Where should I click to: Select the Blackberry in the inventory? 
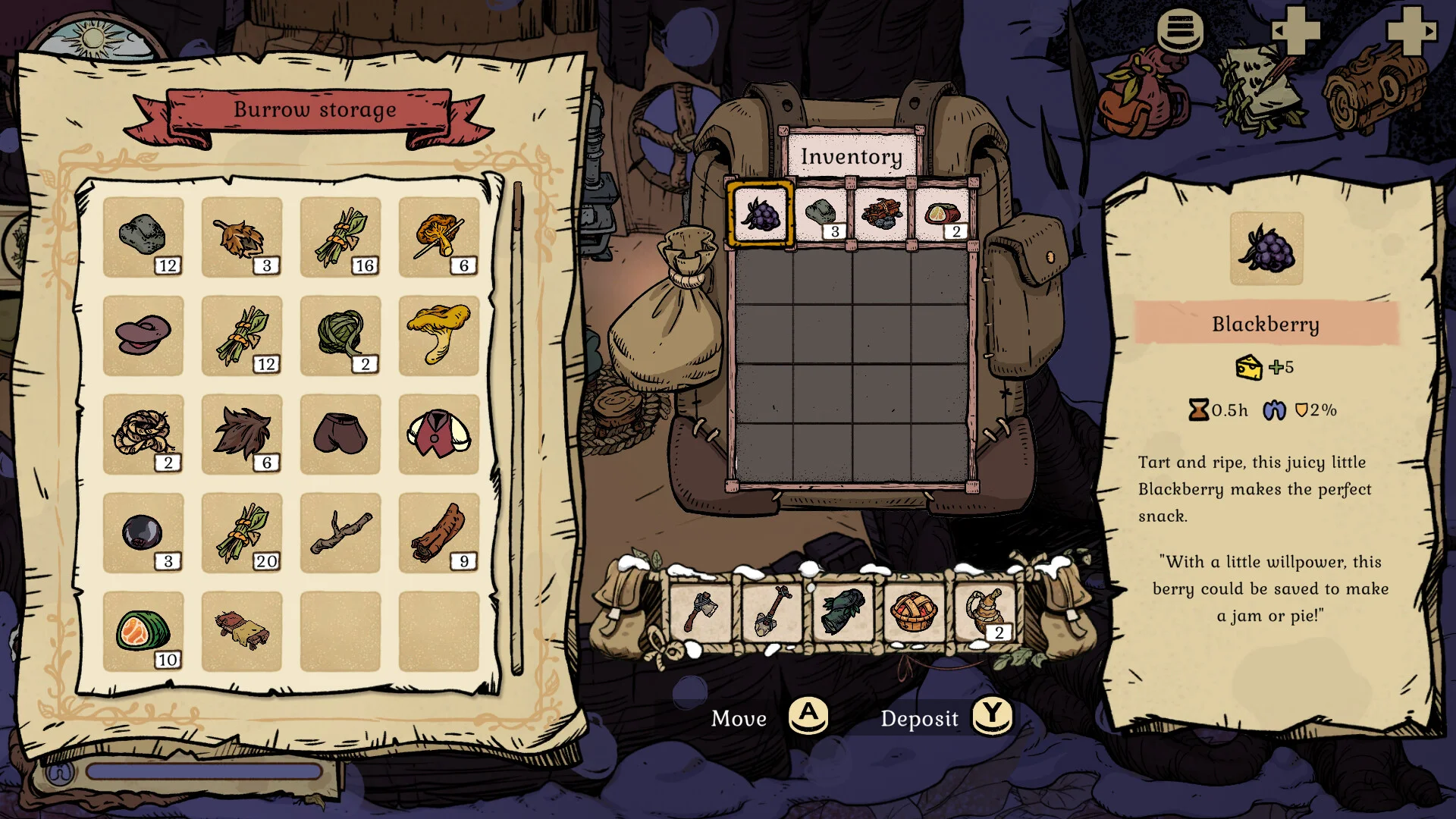coord(761,213)
